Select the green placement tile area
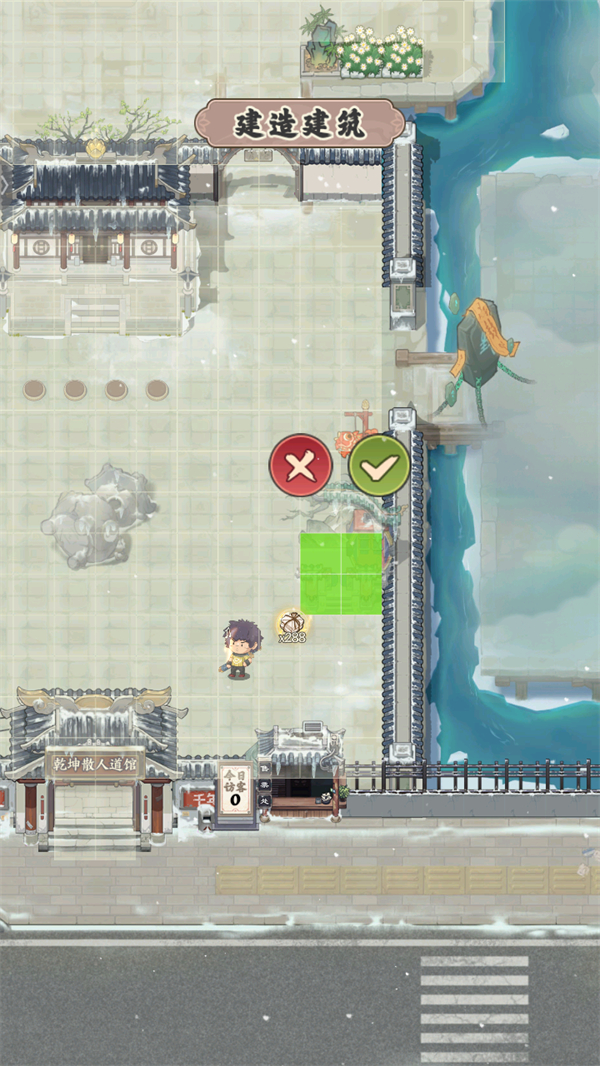 point(341,573)
